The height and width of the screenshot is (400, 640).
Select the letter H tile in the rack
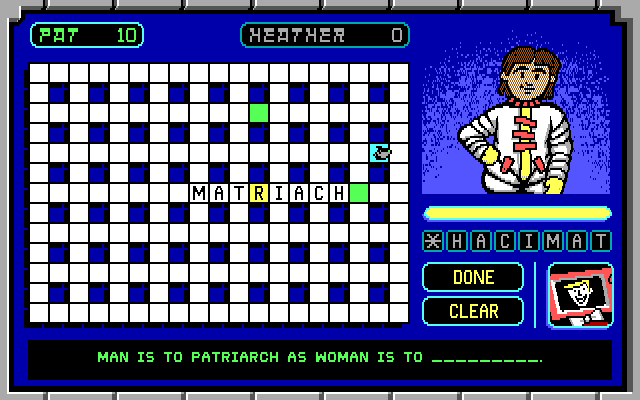tap(455, 241)
